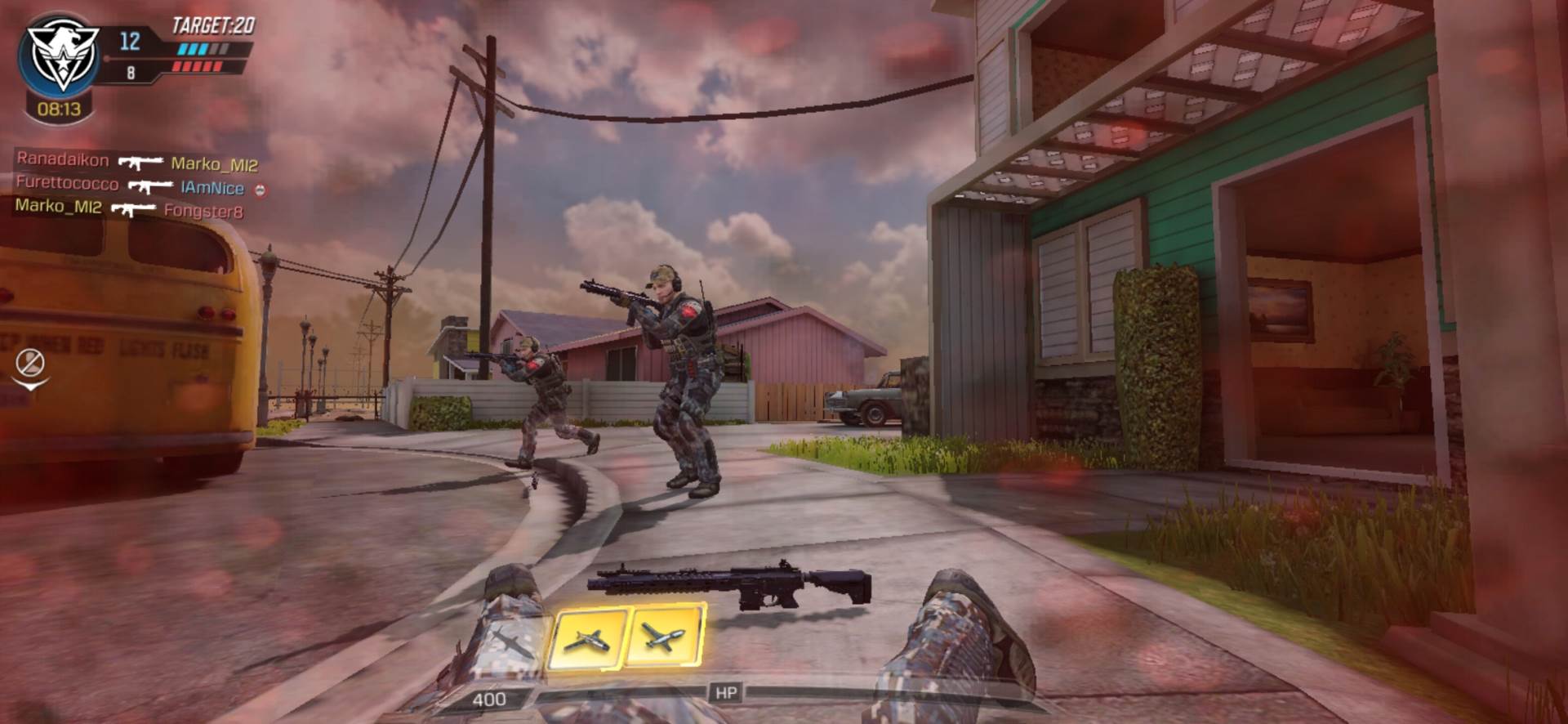The height and width of the screenshot is (724, 1568).
Task: Click the 400 ammo counter
Action: point(490,699)
